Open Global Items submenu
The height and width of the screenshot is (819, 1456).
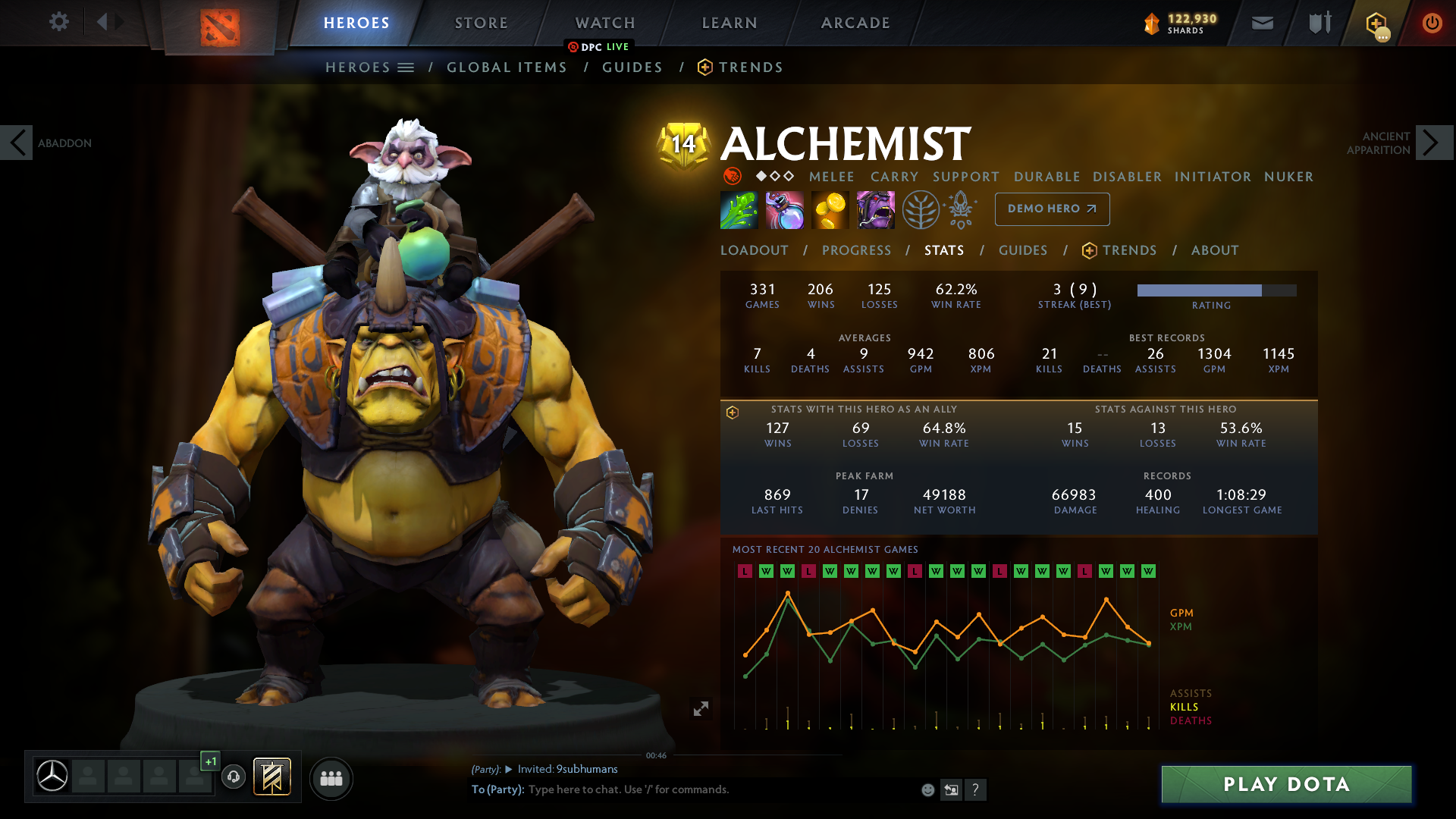pos(507,67)
